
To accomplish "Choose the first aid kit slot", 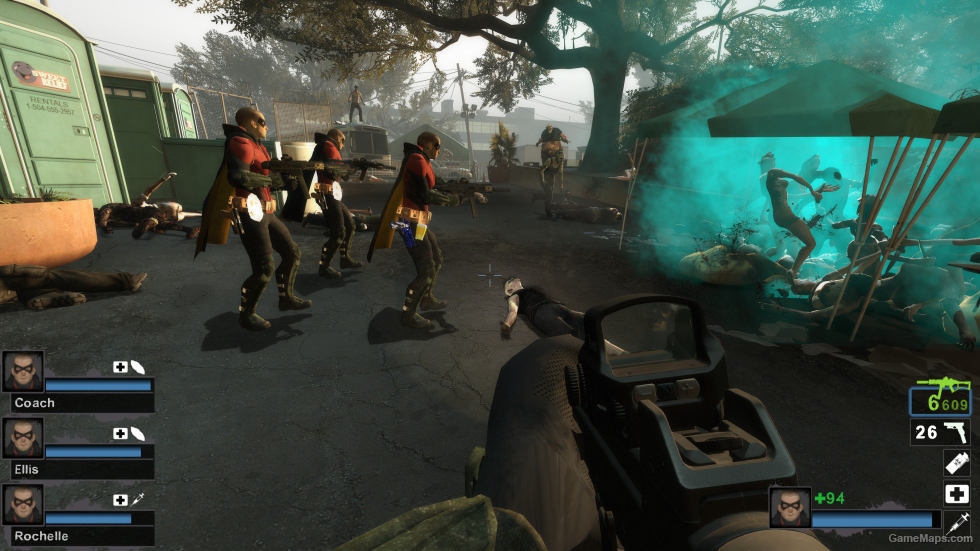I will point(957,493).
